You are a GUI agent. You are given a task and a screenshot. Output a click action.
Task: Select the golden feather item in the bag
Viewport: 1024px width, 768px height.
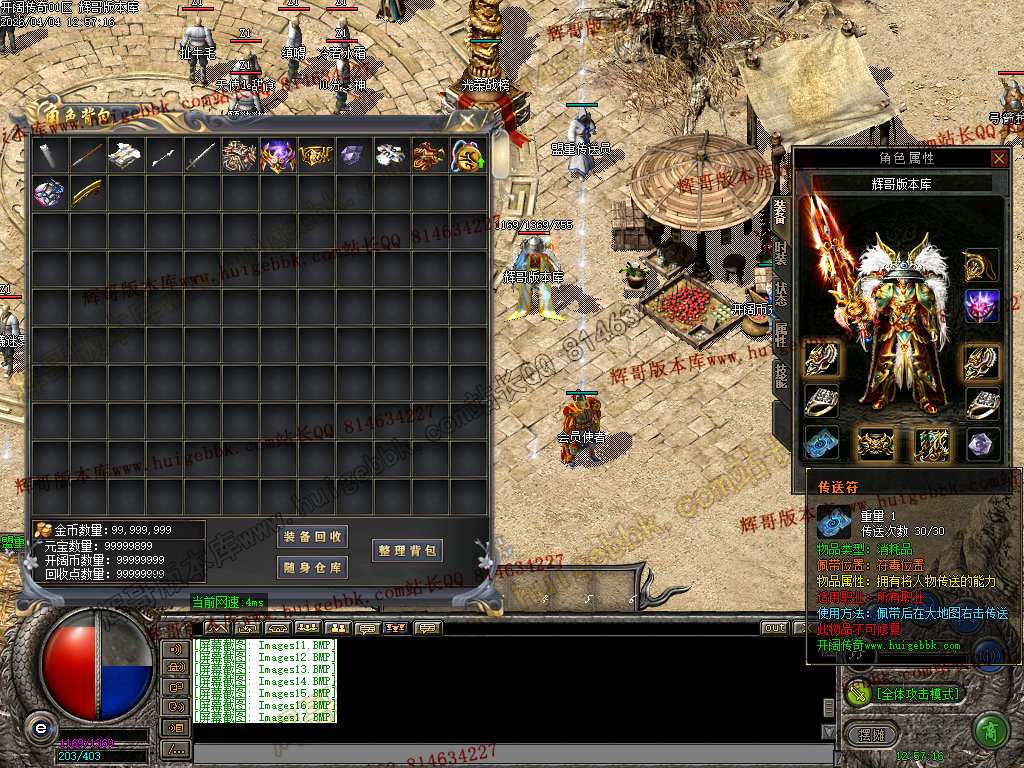coord(86,192)
